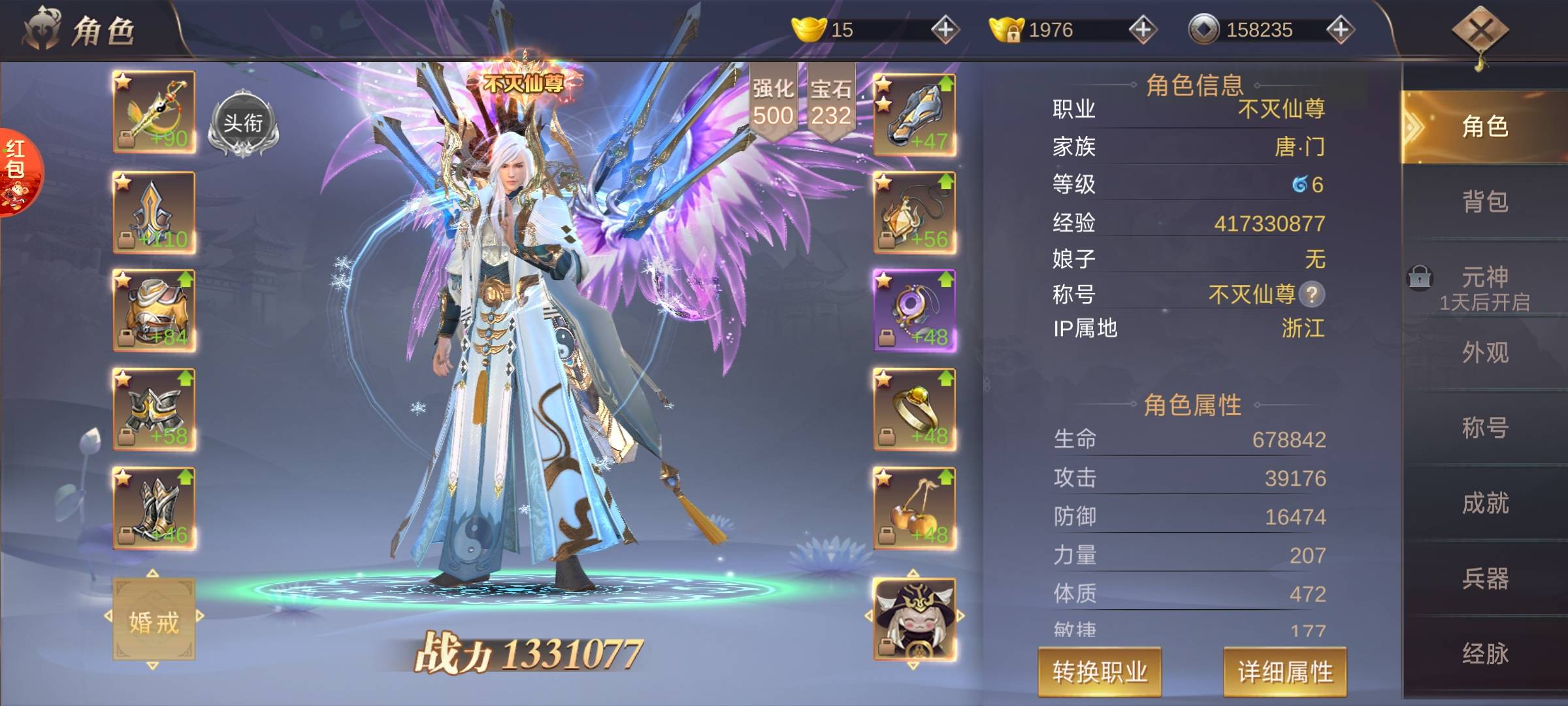Switch to the 外观 appearance tab
This screenshot has height=706, width=1568.
[1484, 353]
